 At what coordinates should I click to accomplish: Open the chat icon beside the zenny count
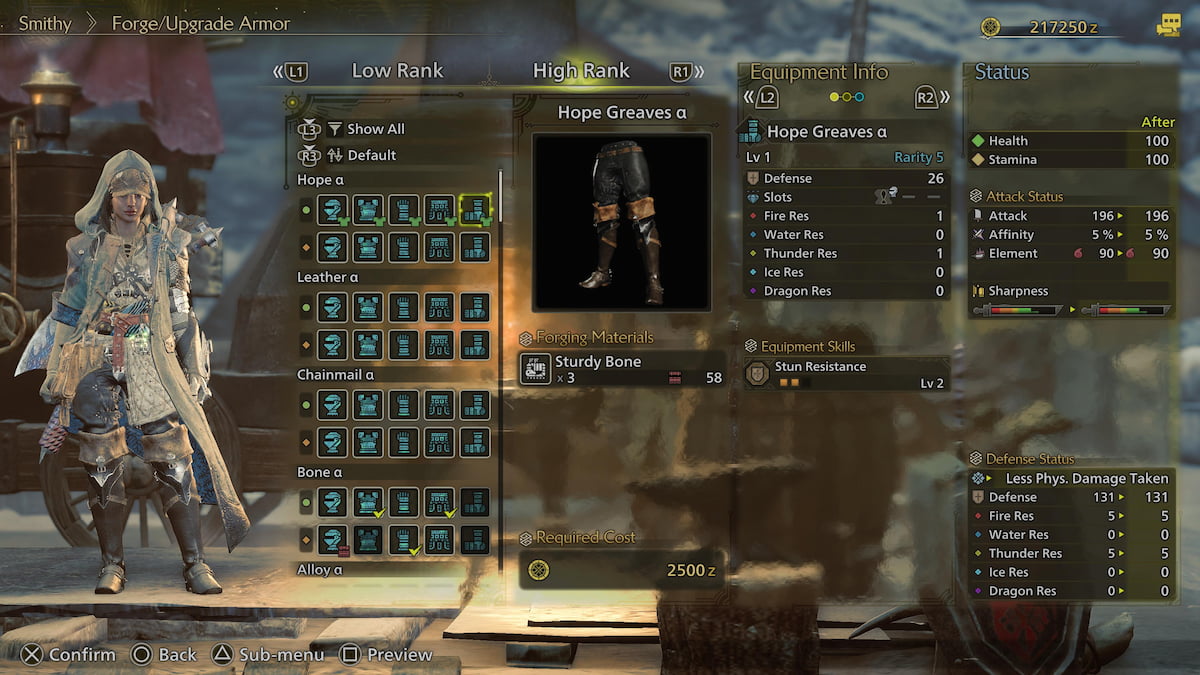pyautogui.click(x=1167, y=27)
